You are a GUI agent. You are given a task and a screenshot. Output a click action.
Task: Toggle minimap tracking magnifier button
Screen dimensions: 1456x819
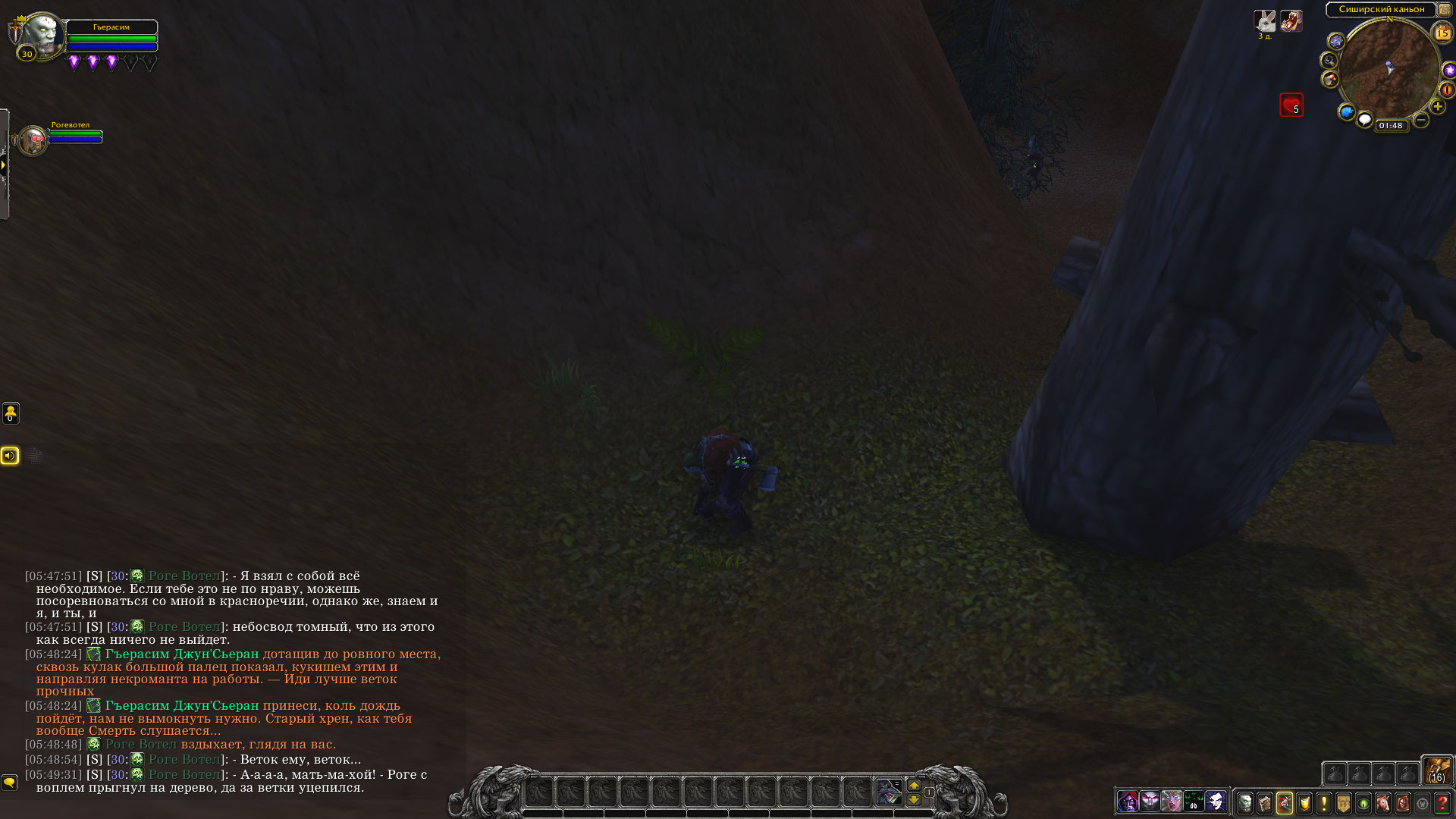pyautogui.click(x=1329, y=61)
